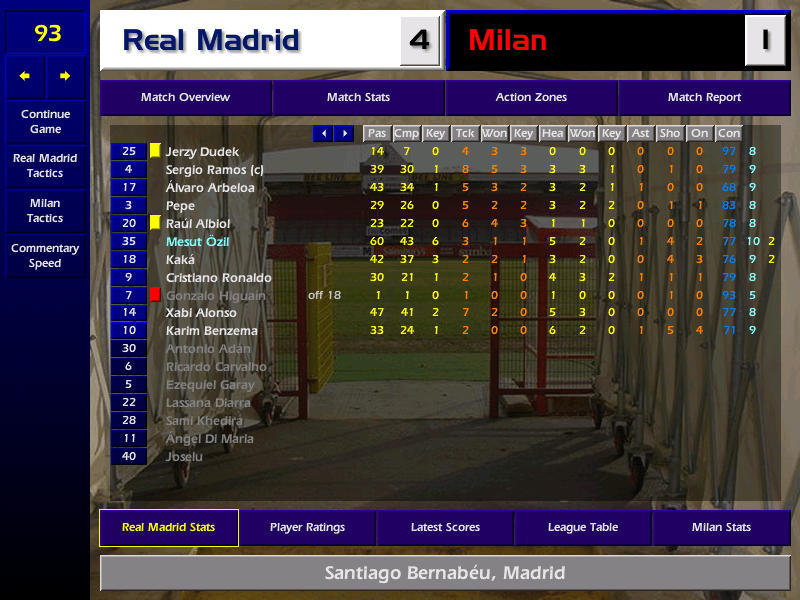This screenshot has width=800, height=600.
Task: Switch to Match Overview tab
Action: tap(185, 98)
